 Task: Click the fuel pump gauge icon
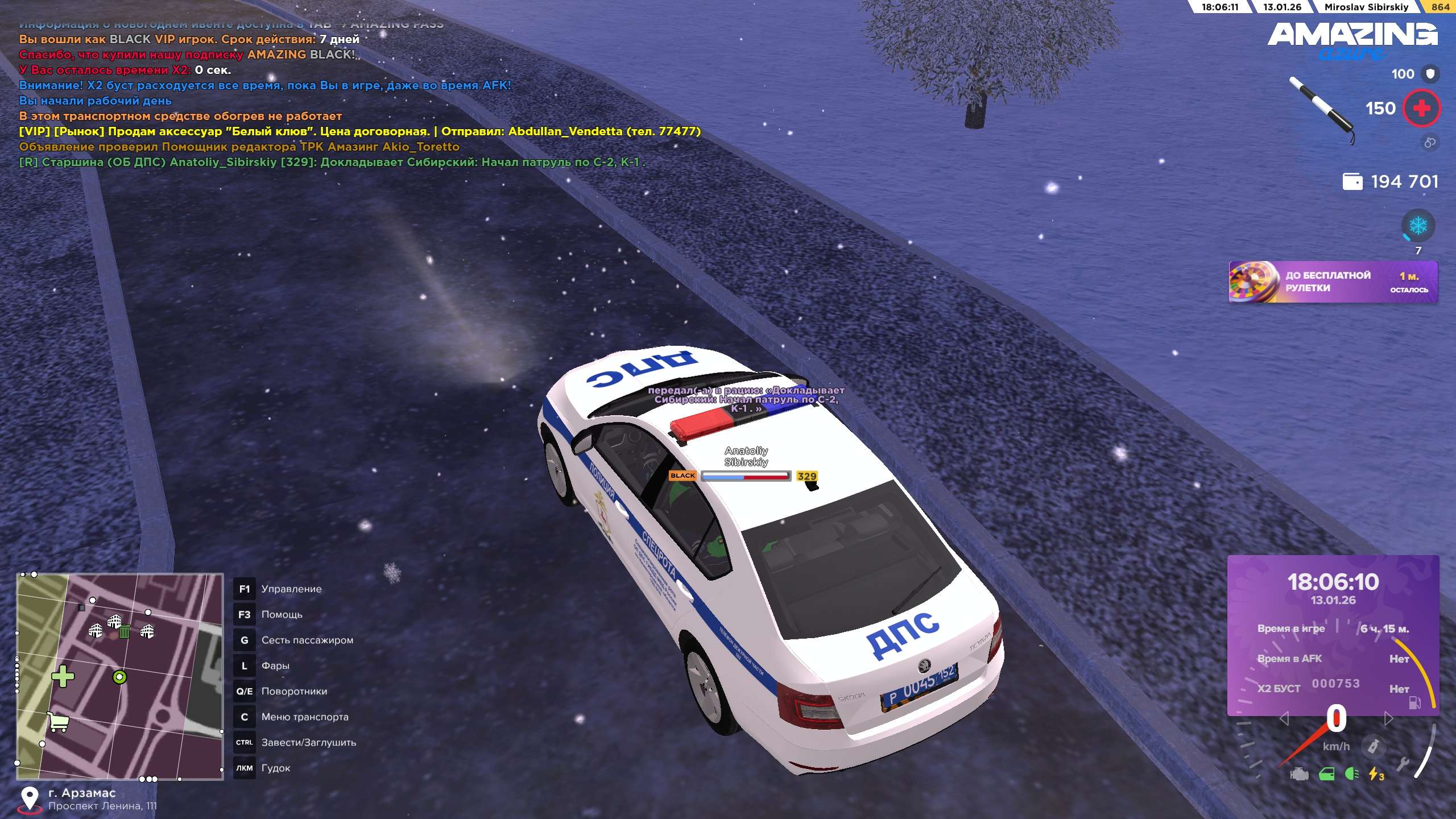click(x=1414, y=703)
